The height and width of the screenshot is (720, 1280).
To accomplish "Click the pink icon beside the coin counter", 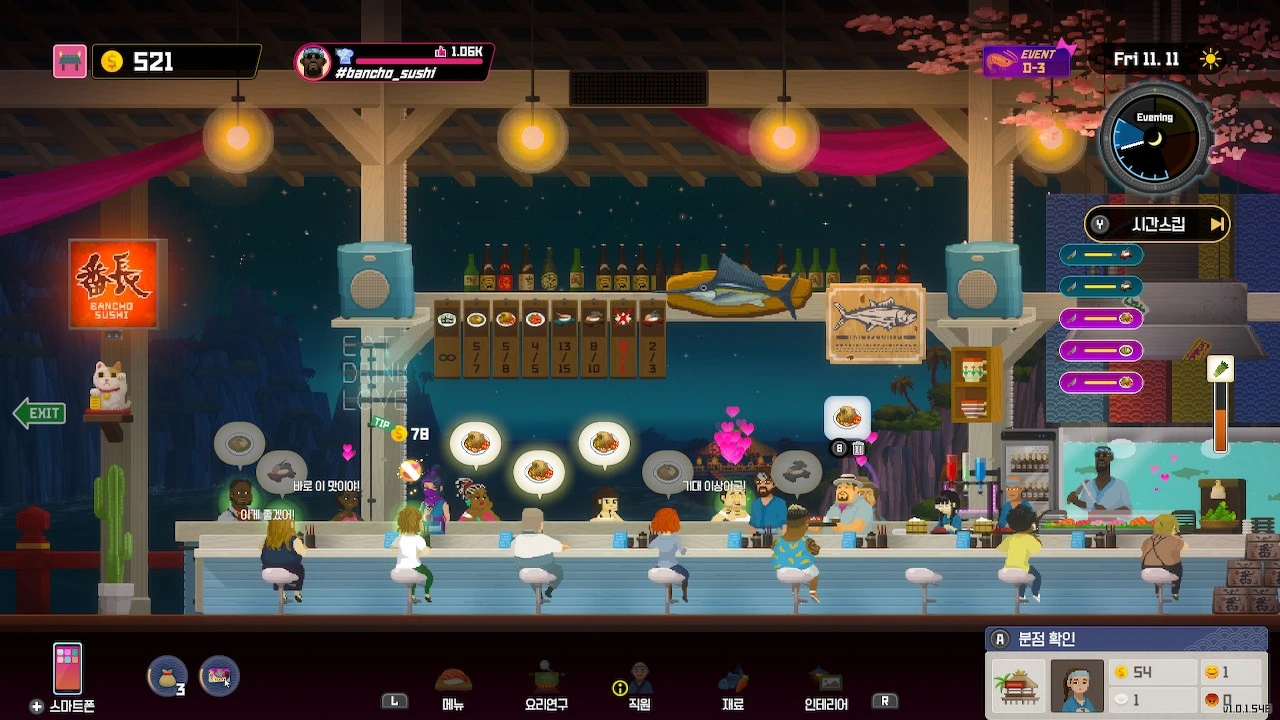I will (70, 61).
